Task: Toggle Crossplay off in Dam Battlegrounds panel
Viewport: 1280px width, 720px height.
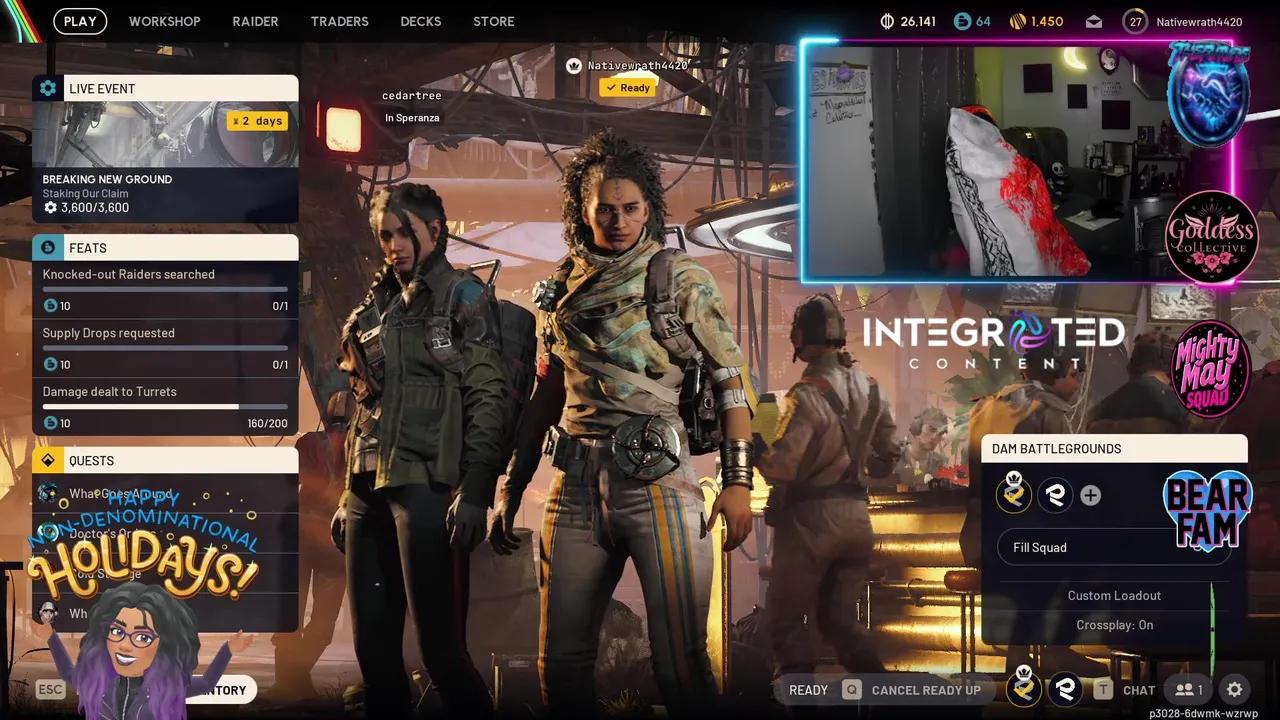Action: pos(1114,624)
